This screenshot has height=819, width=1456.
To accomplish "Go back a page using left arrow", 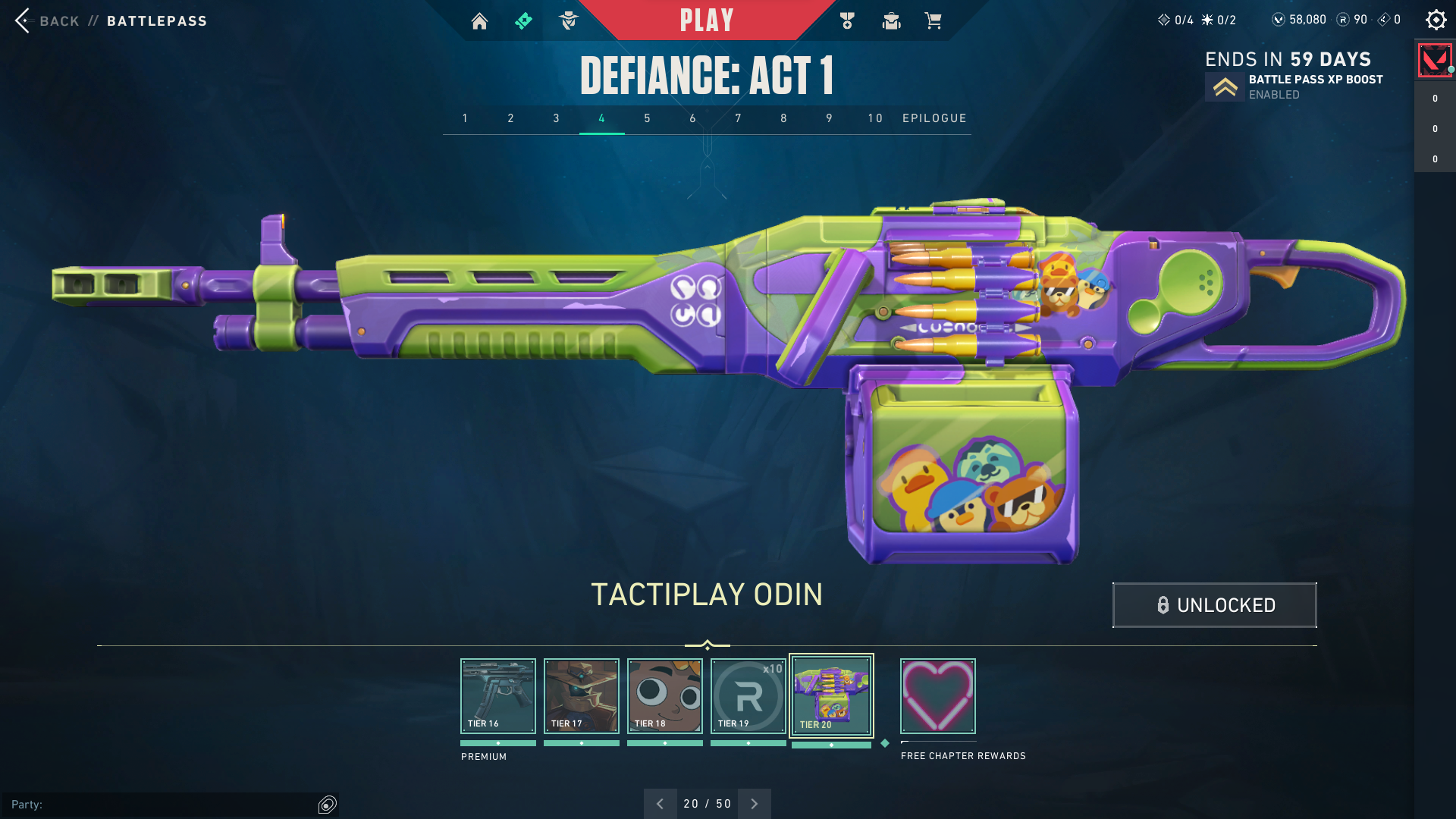I will [x=661, y=803].
